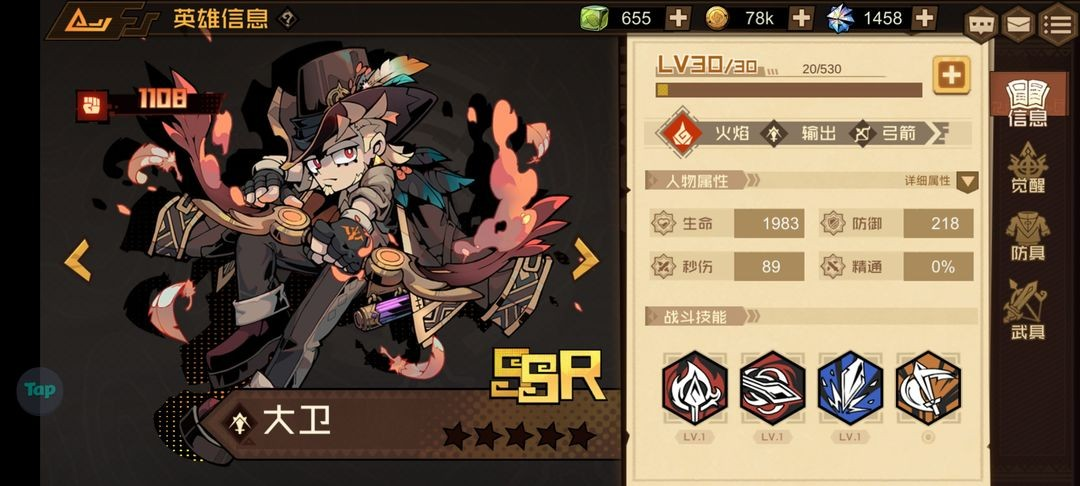Switch to the 觉醒 awakening tab
Image resolution: width=1080 pixels, height=486 pixels.
point(1027,168)
